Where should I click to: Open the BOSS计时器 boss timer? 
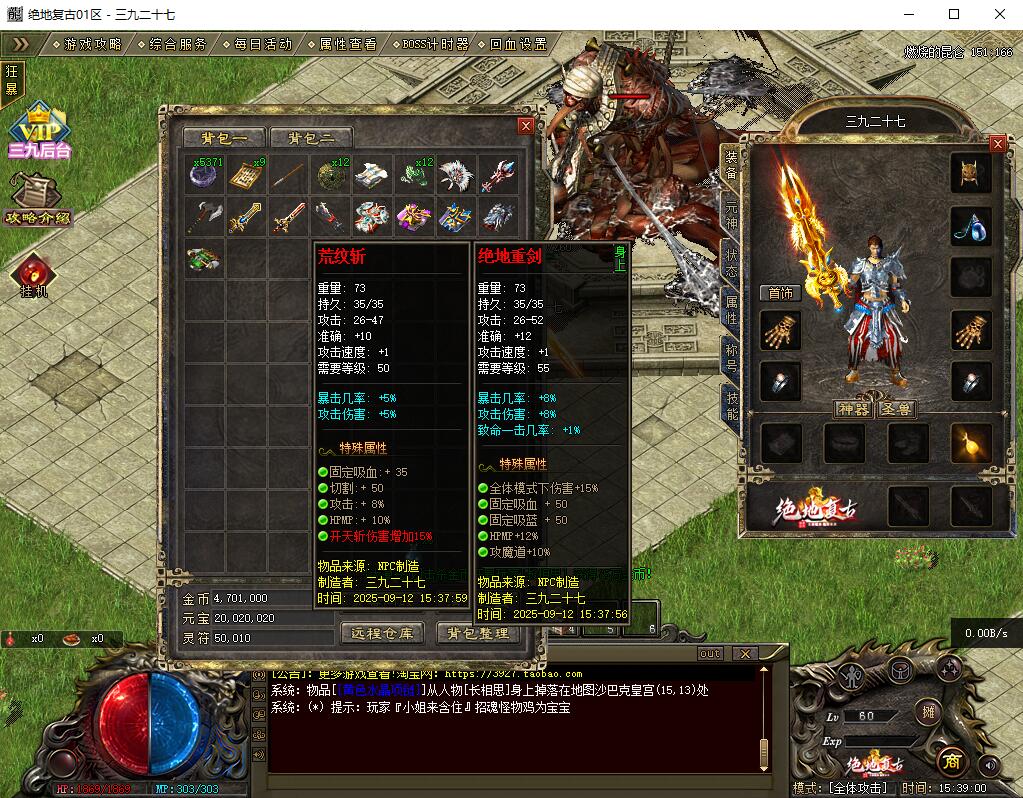[x=434, y=44]
